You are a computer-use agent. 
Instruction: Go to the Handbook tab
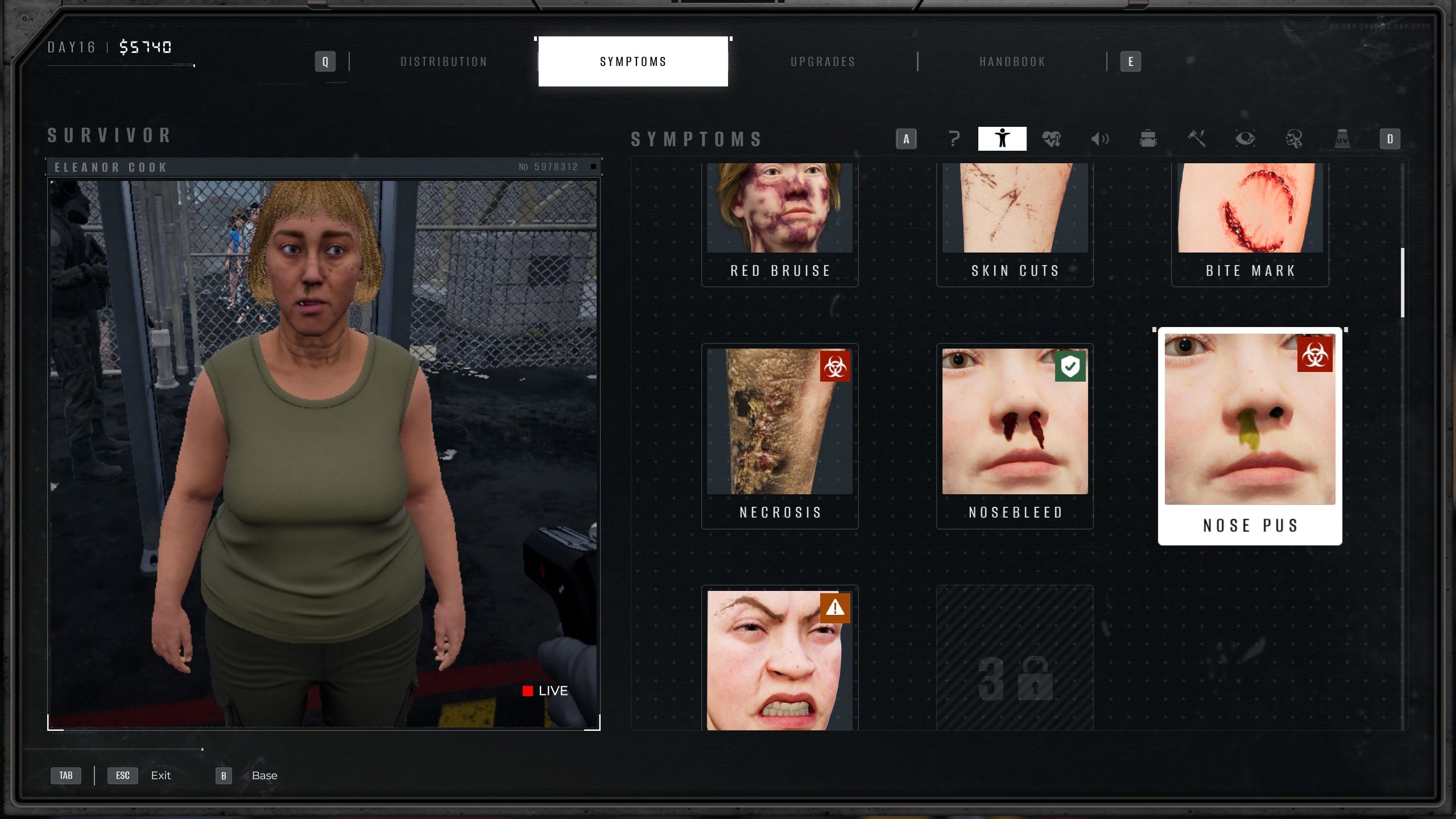coord(1012,61)
